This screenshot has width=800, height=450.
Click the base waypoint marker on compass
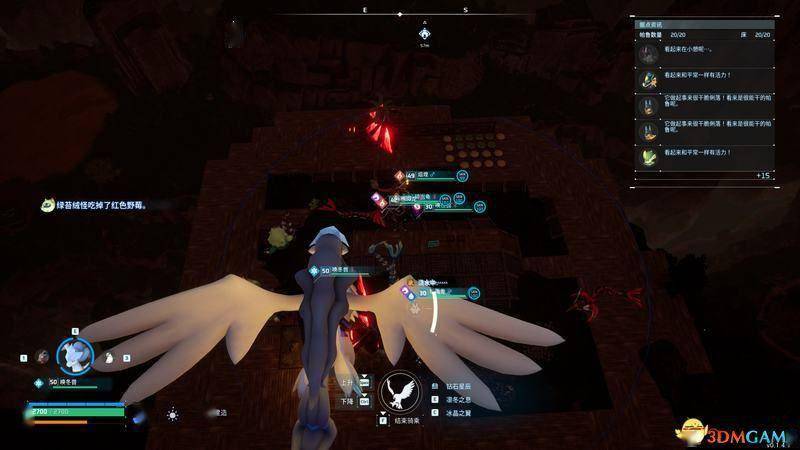click(x=424, y=33)
